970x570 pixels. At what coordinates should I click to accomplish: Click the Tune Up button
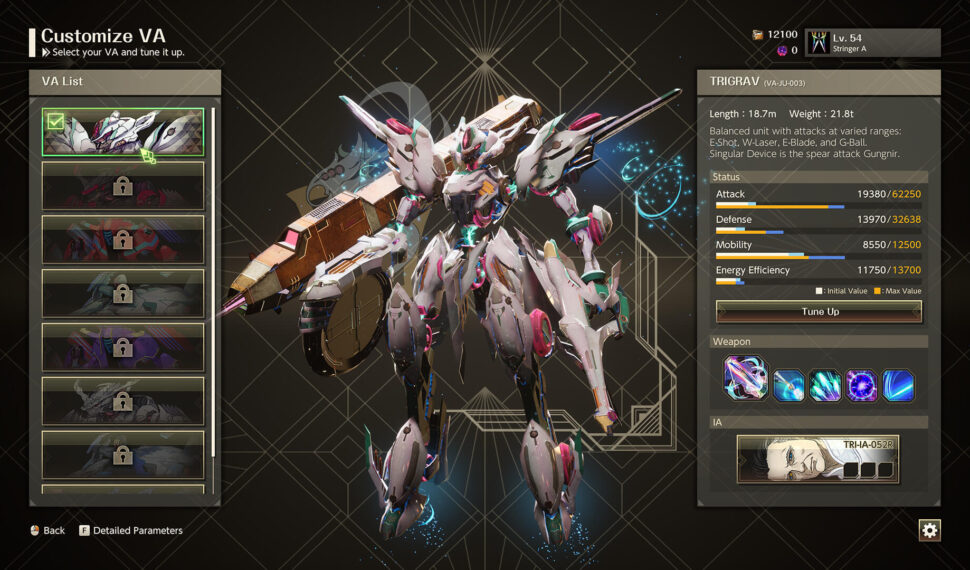coord(819,312)
